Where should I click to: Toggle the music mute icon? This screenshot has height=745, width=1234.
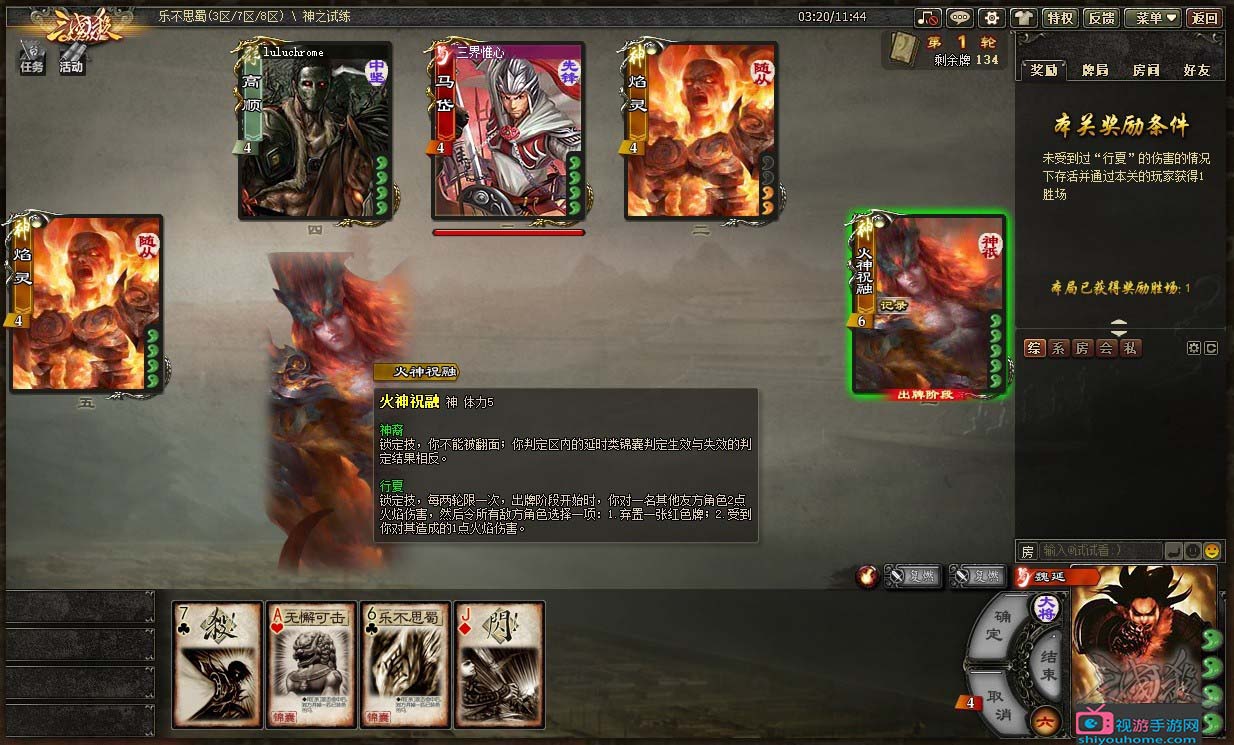[x=929, y=18]
